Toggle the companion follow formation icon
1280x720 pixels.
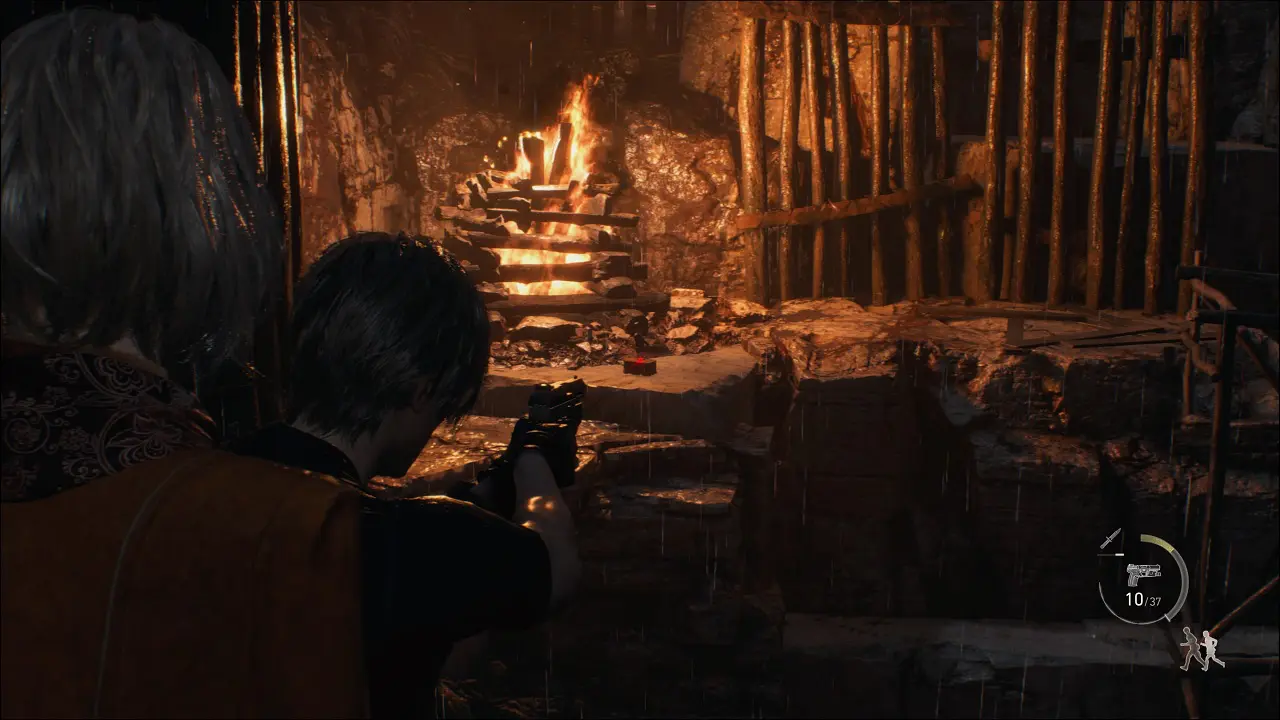pos(1201,649)
